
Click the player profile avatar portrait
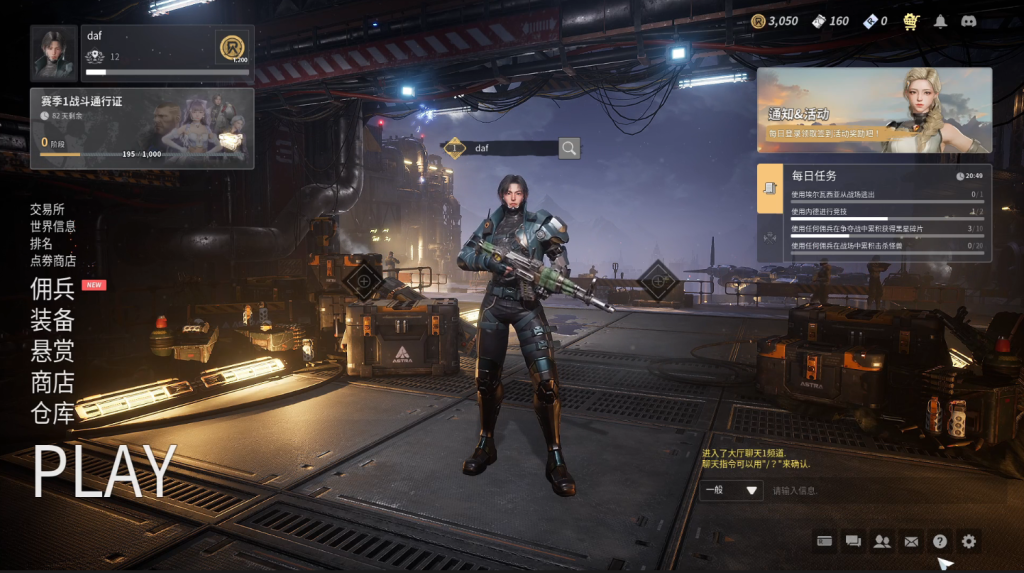(x=54, y=54)
